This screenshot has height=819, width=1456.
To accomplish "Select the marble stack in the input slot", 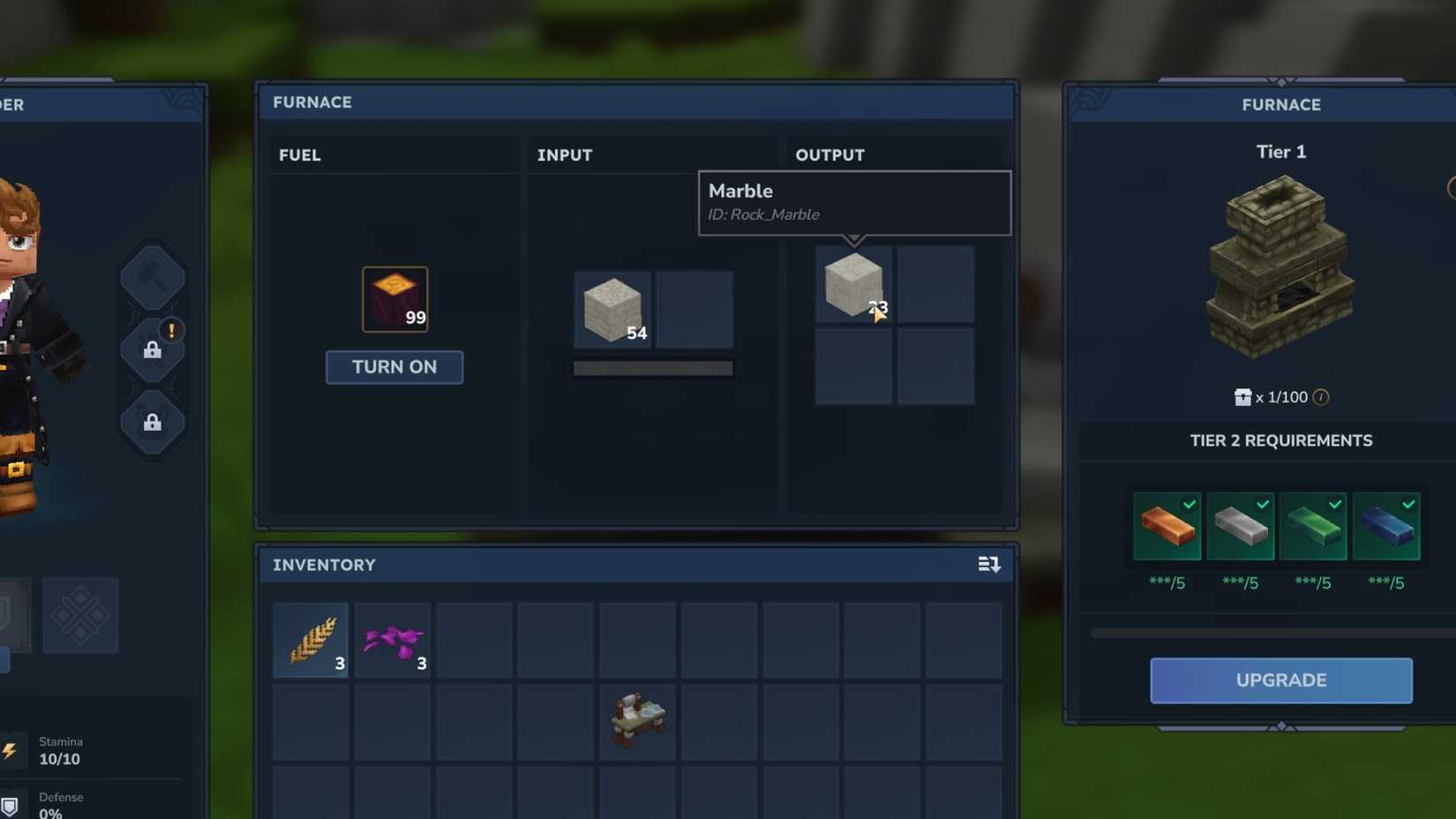I will click(x=612, y=309).
